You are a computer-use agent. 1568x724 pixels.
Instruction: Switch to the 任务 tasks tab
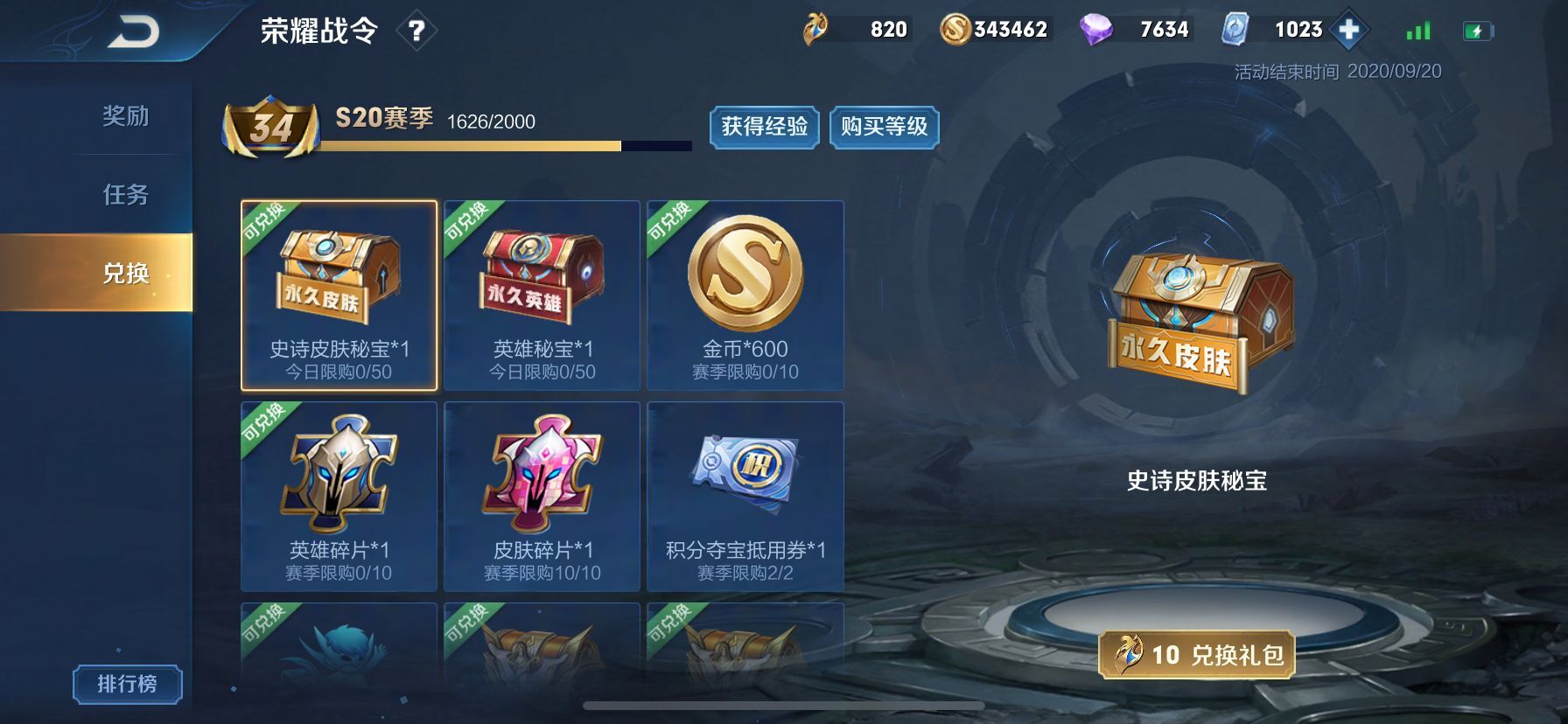pyautogui.click(x=127, y=195)
